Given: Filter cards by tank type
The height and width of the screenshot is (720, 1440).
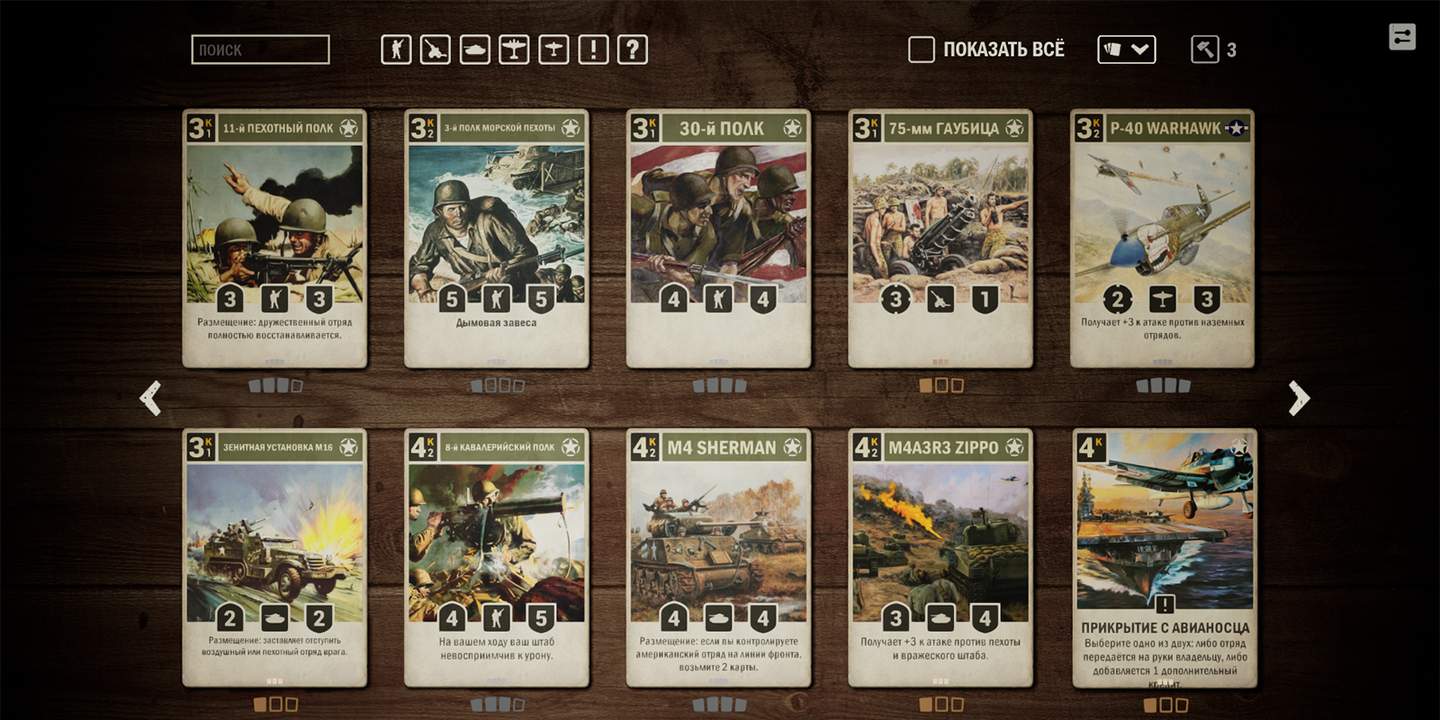Looking at the screenshot, I should click(475, 49).
